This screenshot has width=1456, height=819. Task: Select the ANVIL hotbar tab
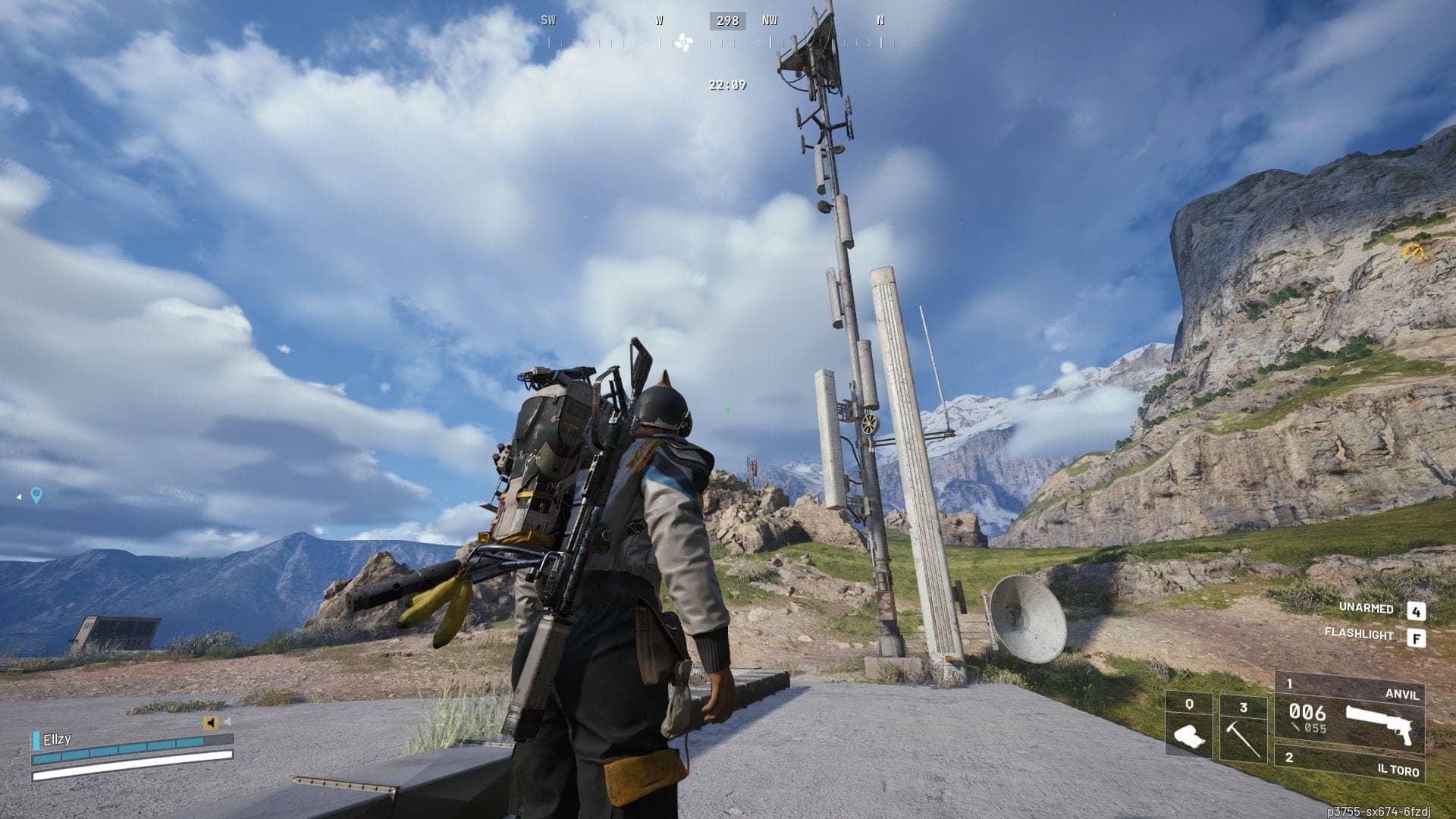coord(1402,695)
